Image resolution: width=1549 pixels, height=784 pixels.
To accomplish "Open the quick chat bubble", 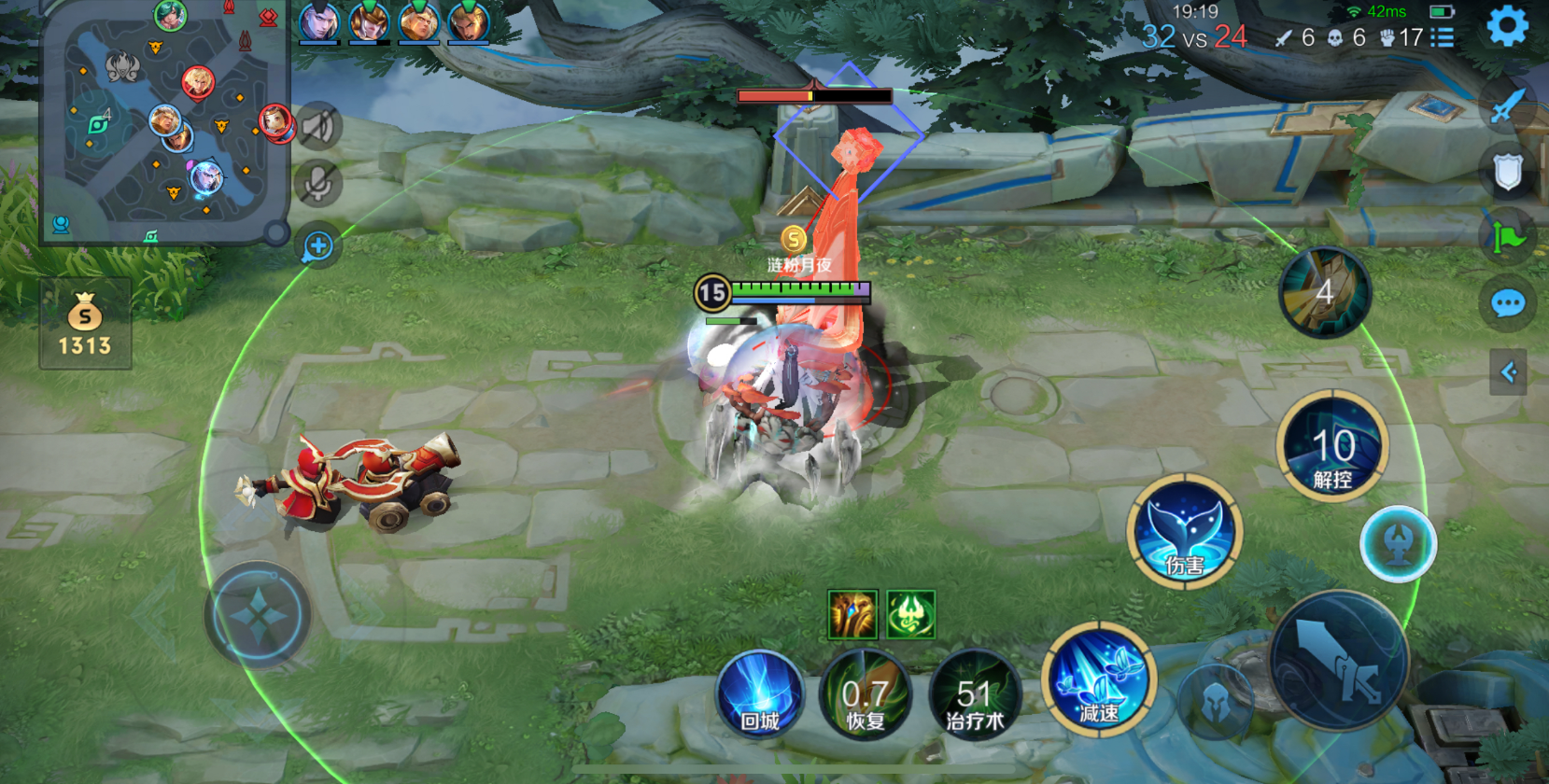I will point(1507,303).
